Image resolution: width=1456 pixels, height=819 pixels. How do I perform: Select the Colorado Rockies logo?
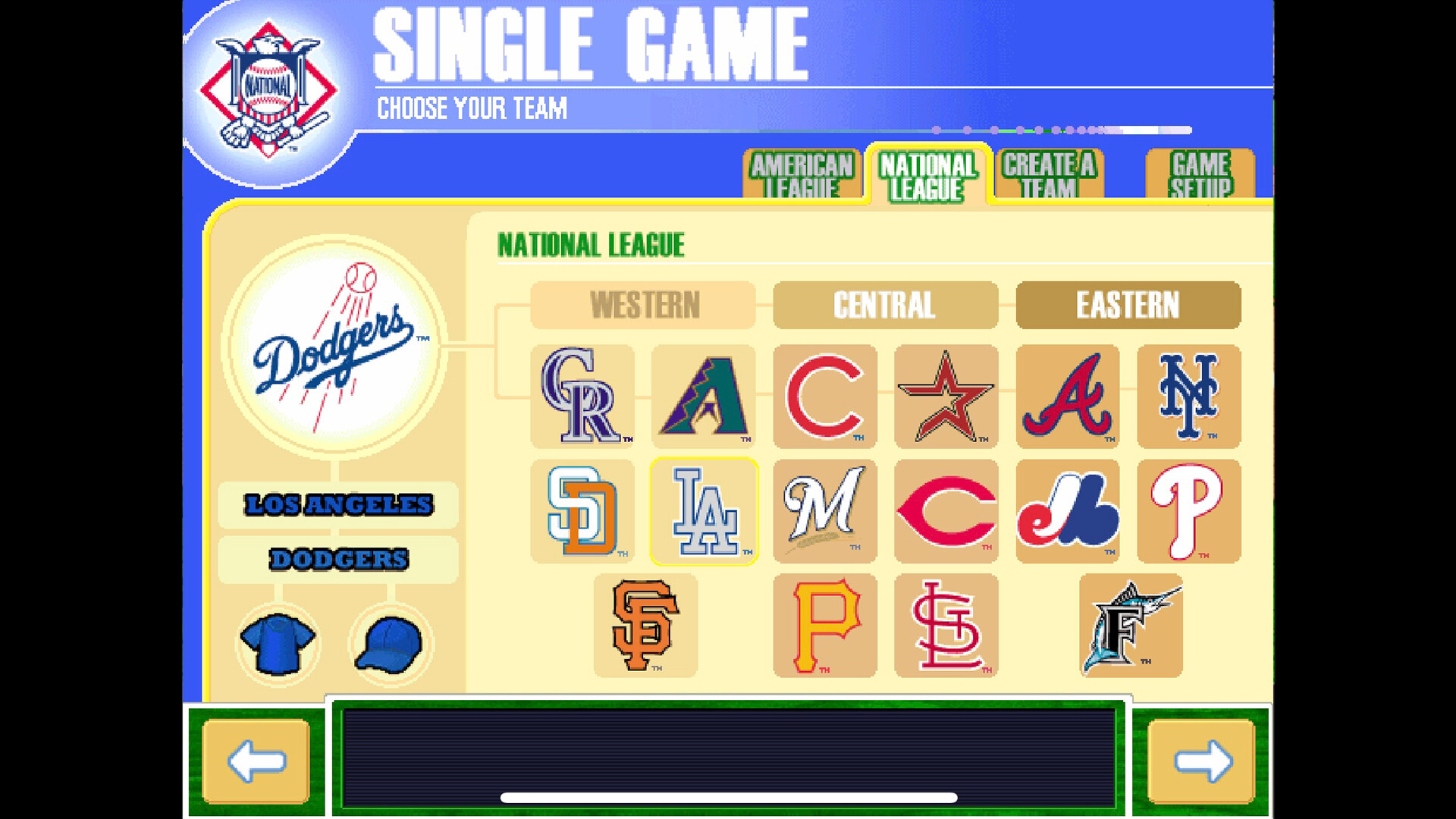[x=582, y=397]
